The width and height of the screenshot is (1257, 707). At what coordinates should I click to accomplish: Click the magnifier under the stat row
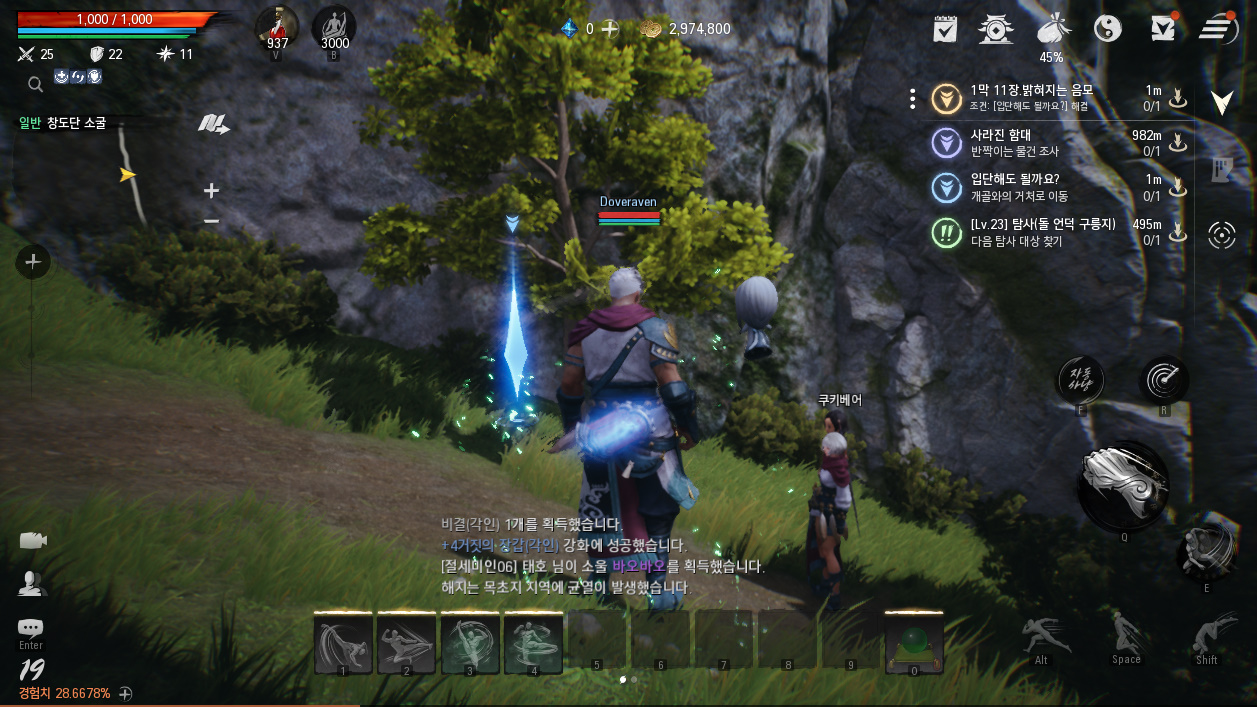[35, 84]
